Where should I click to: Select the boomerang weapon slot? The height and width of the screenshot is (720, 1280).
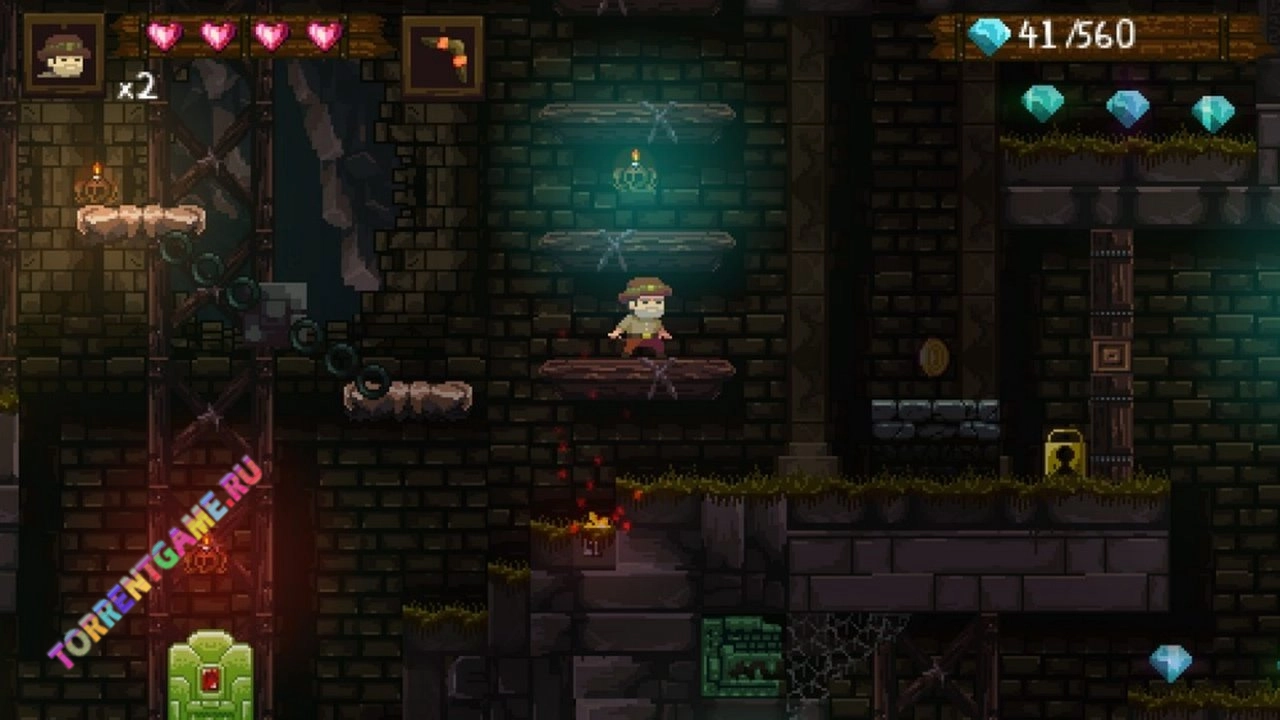click(443, 56)
